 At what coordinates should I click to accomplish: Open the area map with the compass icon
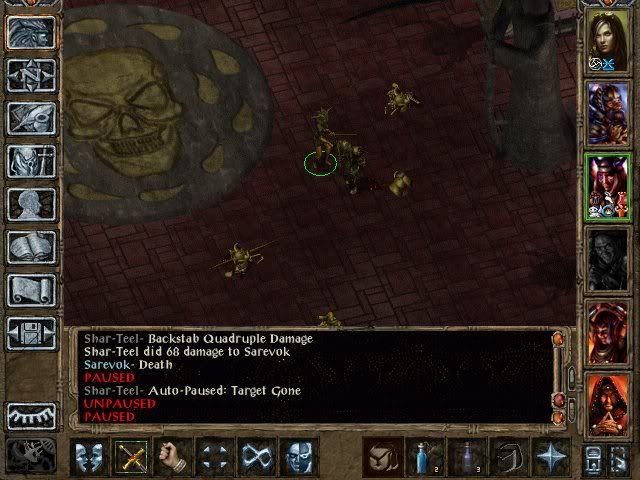pyautogui.click(x=30, y=75)
